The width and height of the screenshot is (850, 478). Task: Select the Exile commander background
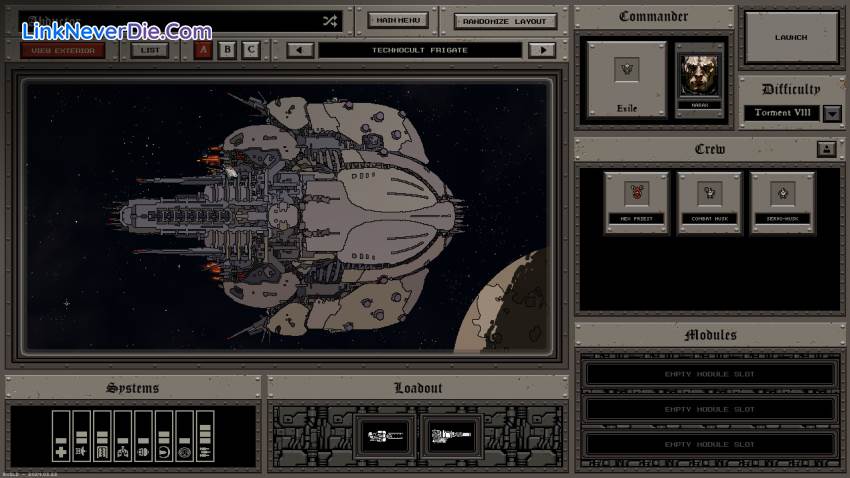click(x=626, y=76)
